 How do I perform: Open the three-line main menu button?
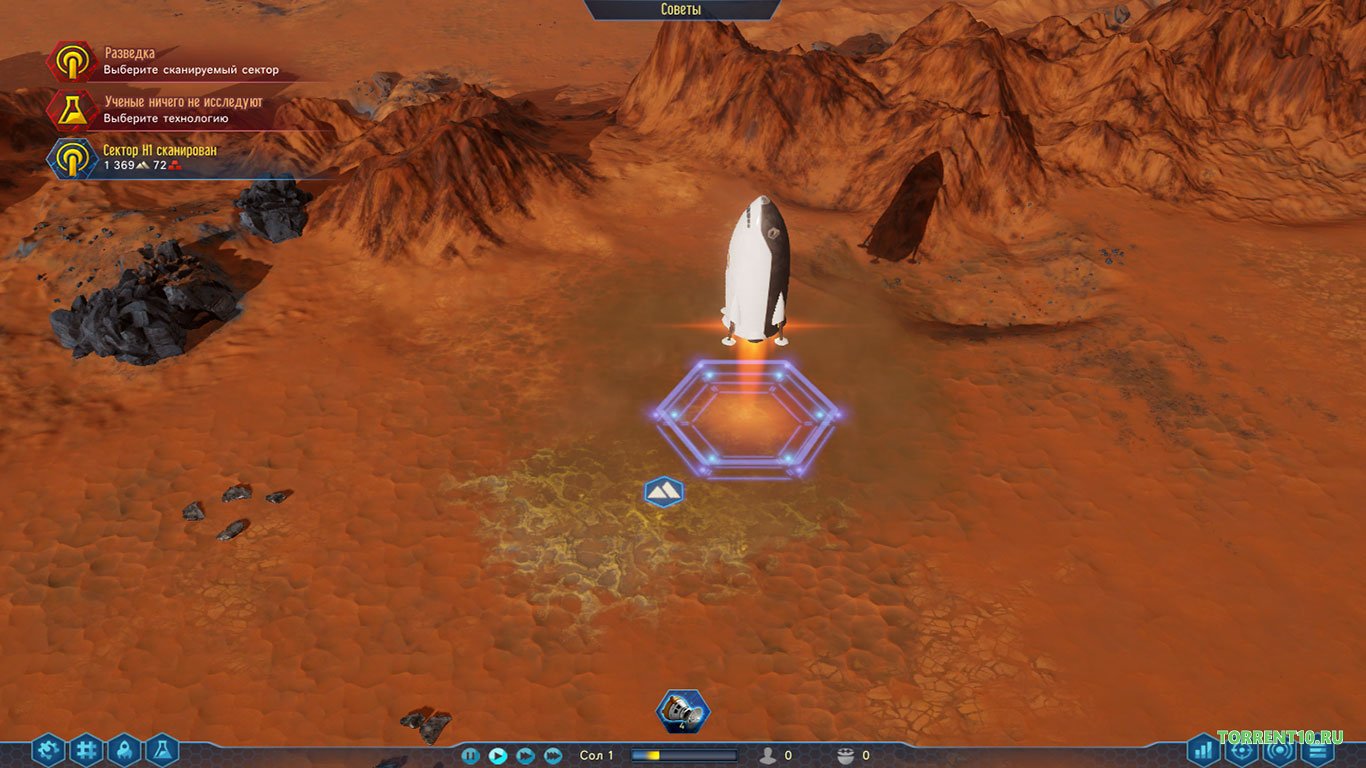[x=1318, y=749]
